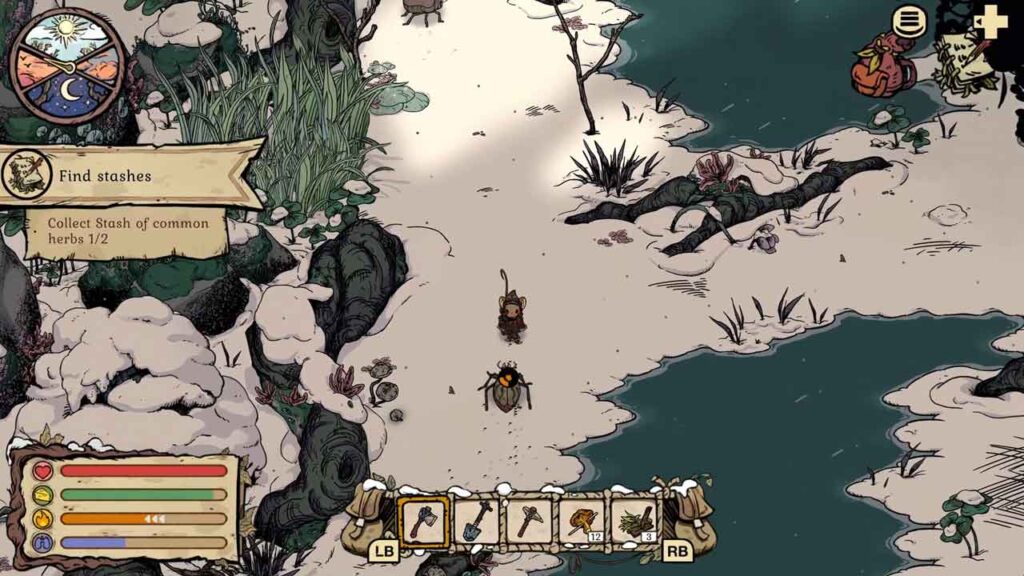Show the common herbs stash objective

click(128, 231)
